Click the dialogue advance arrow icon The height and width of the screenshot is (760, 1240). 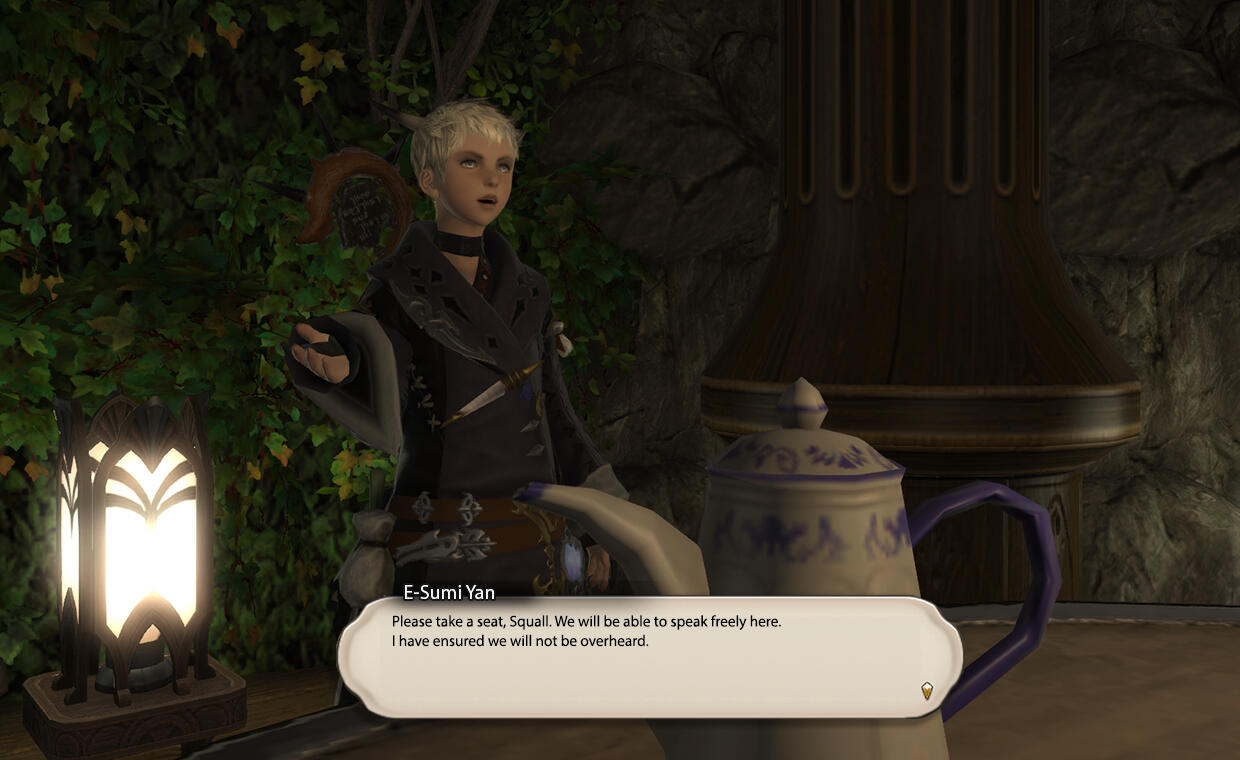(x=927, y=690)
